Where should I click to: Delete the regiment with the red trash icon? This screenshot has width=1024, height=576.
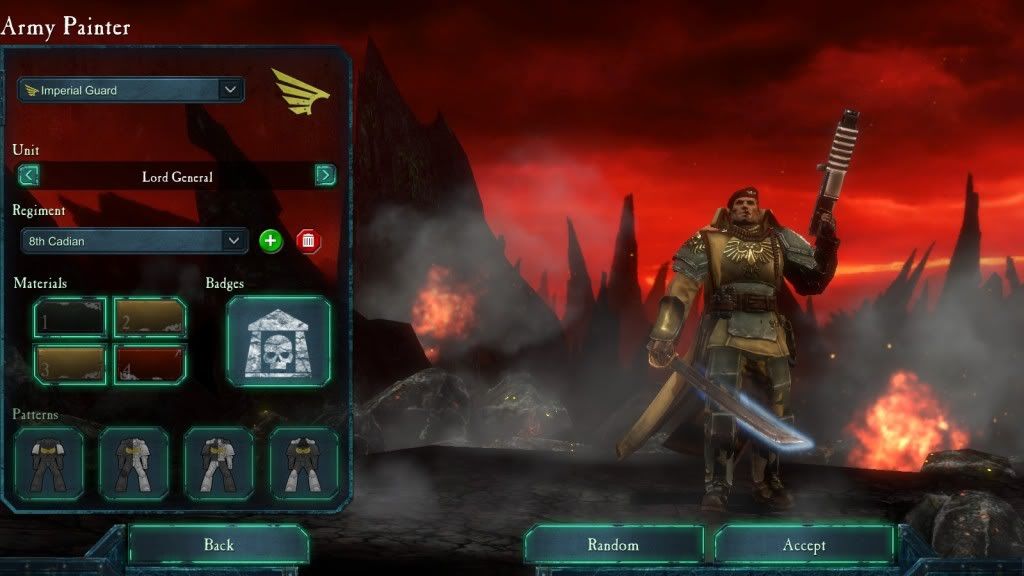(x=308, y=241)
